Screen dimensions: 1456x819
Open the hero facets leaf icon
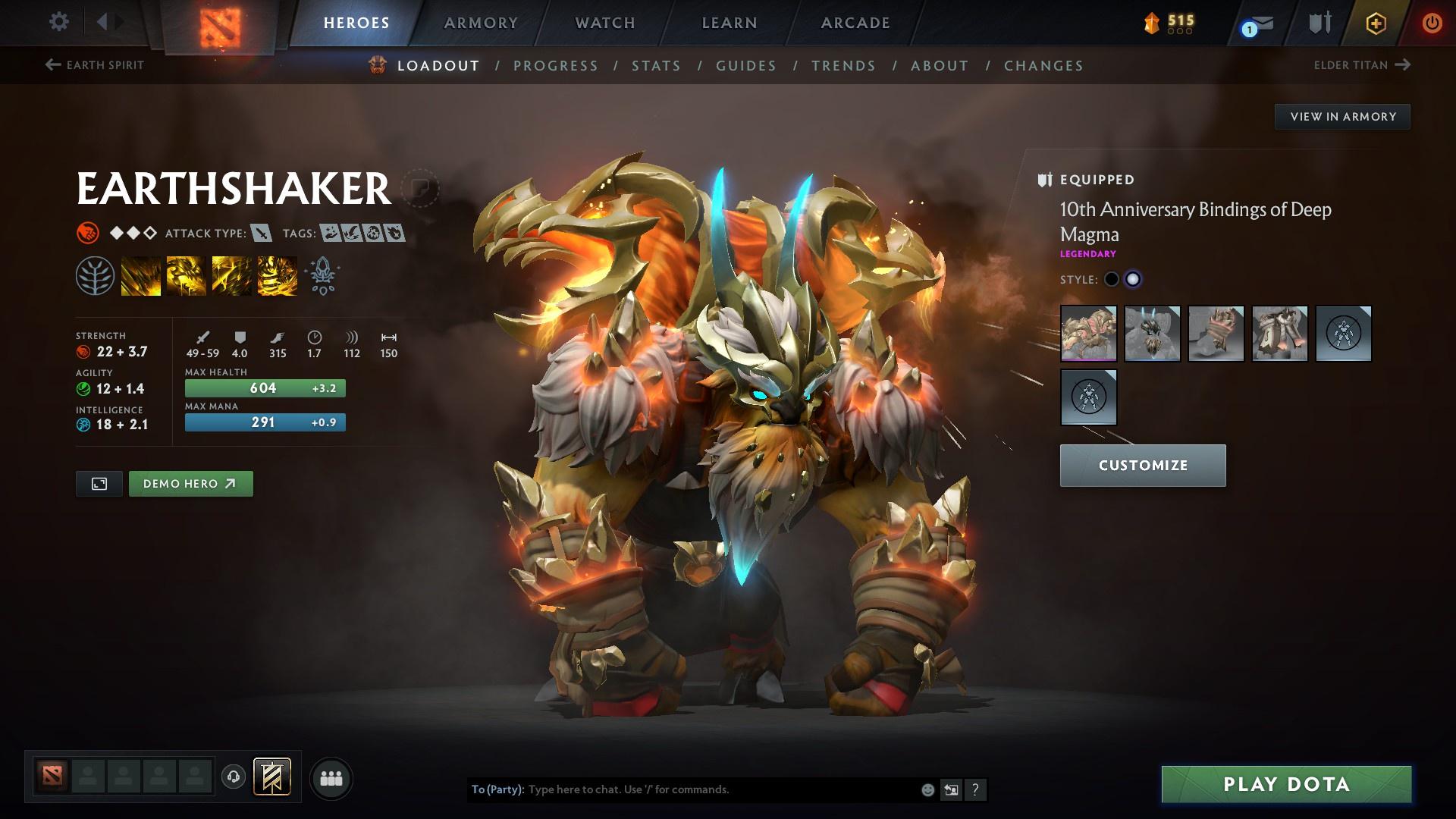point(96,275)
